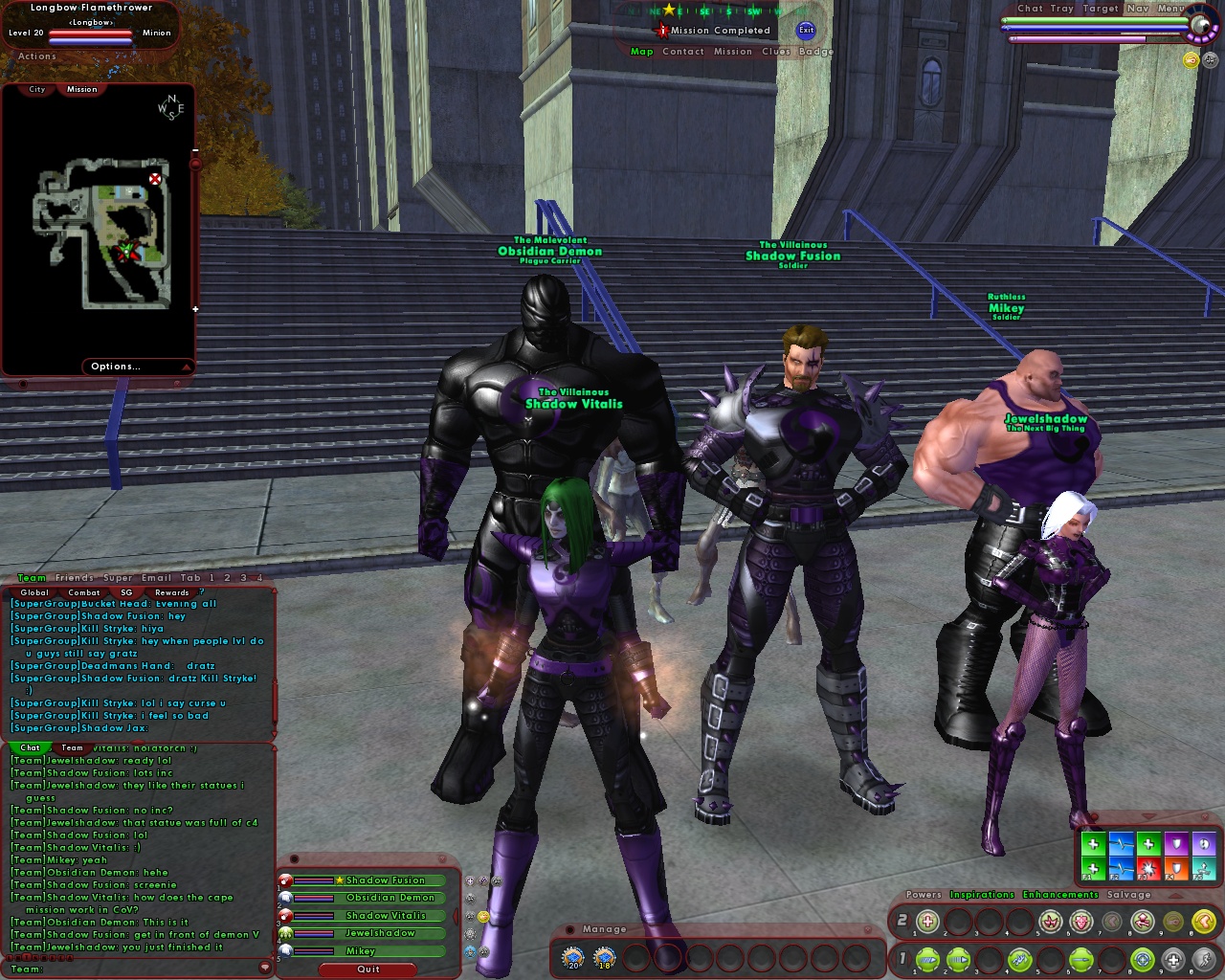Collapse the team window with the red arrow

(456, 915)
